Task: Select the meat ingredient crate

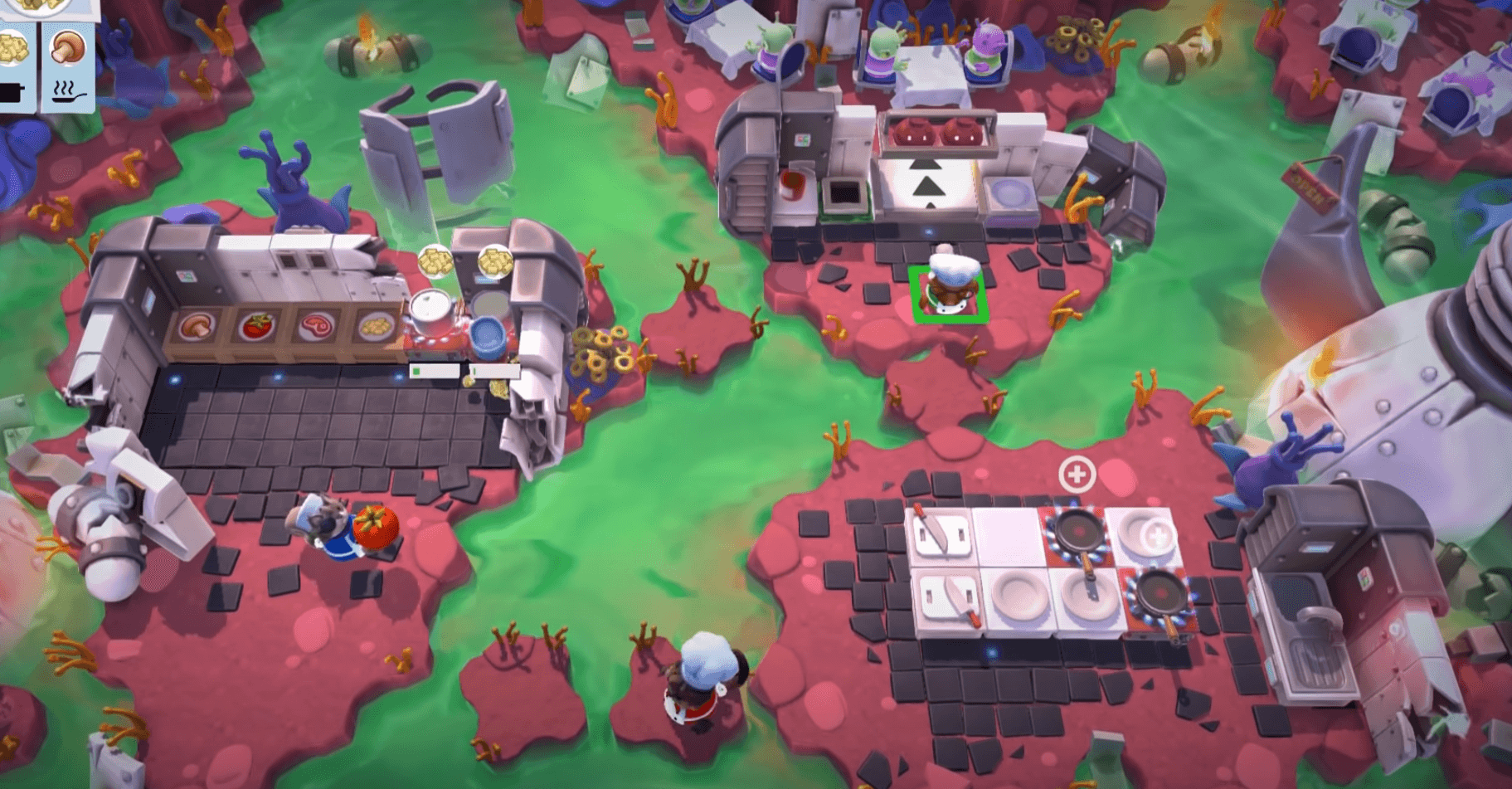Action: (316, 326)
